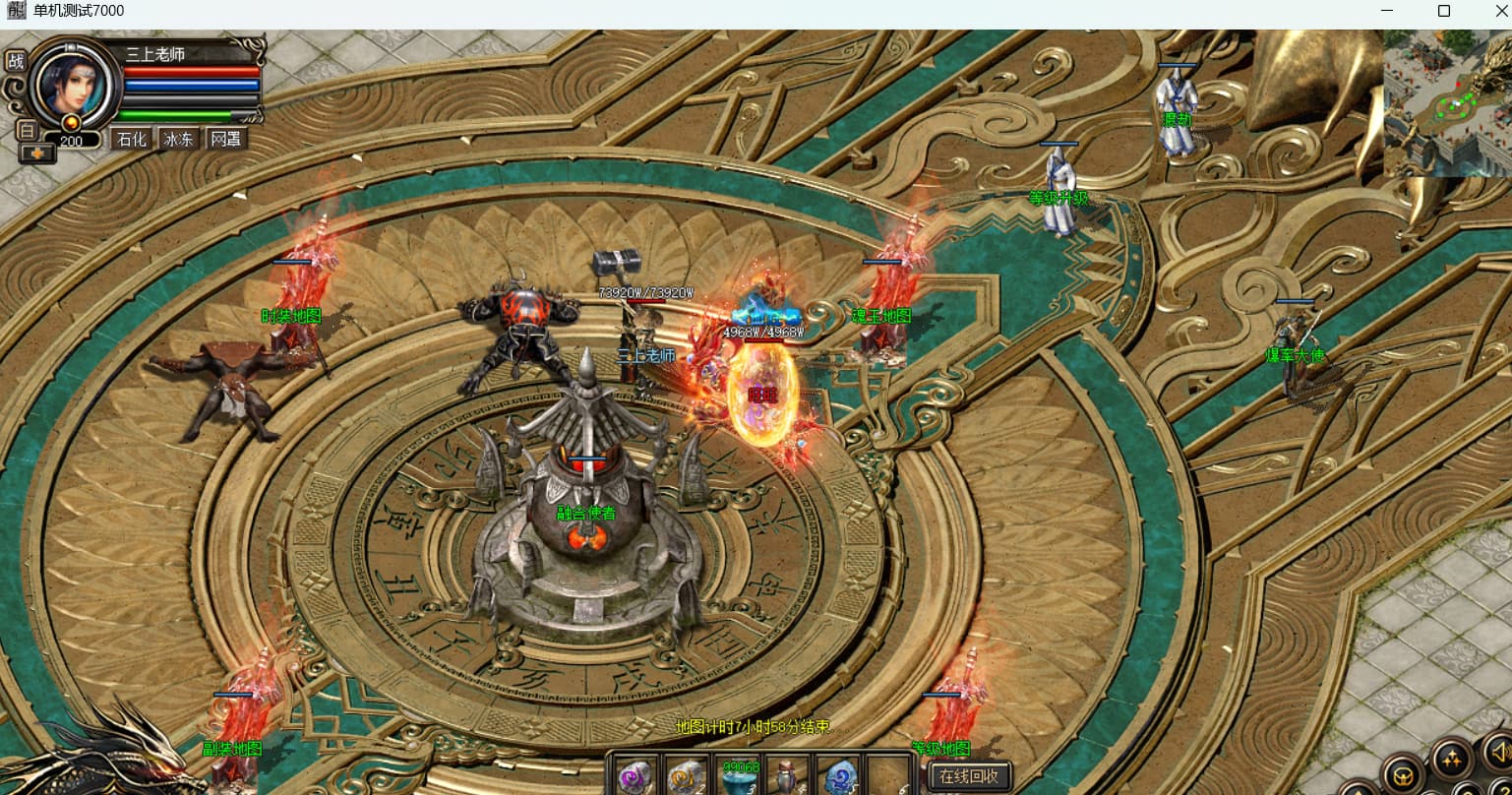Select the blue potion bowl hotbar slot

(739, 776)
